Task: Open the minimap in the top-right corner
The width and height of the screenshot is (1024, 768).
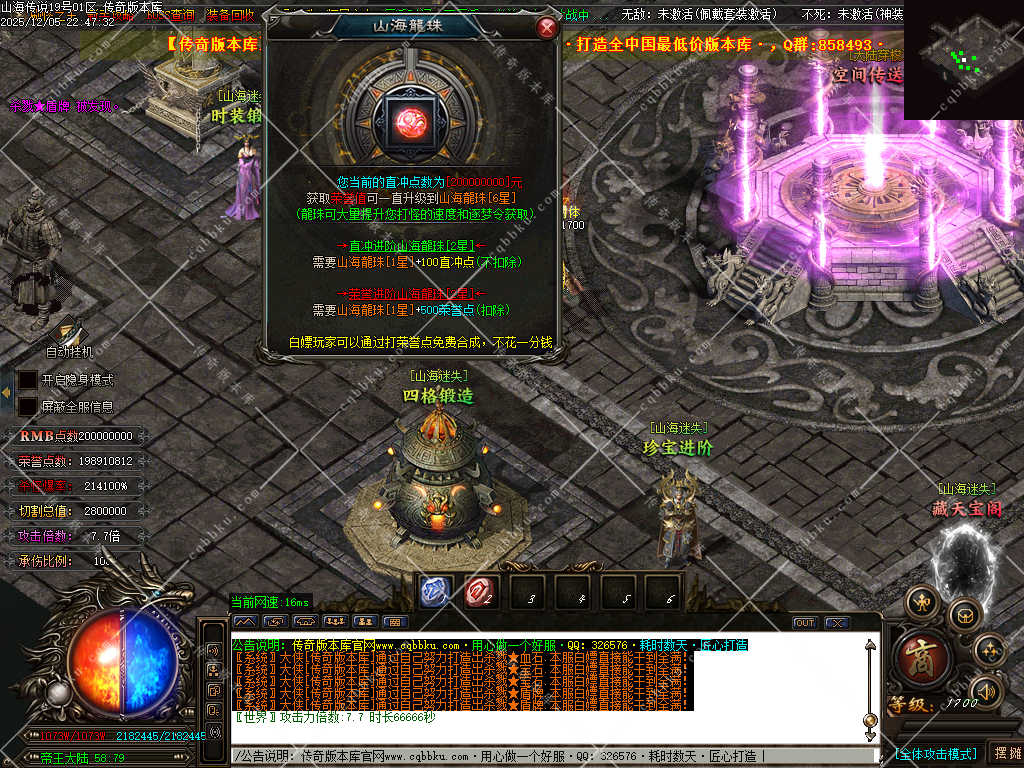Action: (963, 60)
